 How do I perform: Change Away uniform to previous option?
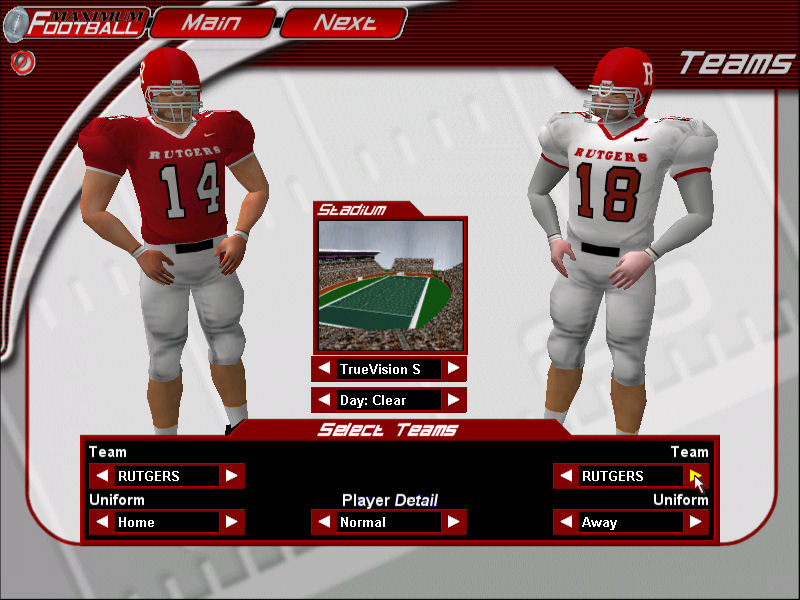point(566,522)
